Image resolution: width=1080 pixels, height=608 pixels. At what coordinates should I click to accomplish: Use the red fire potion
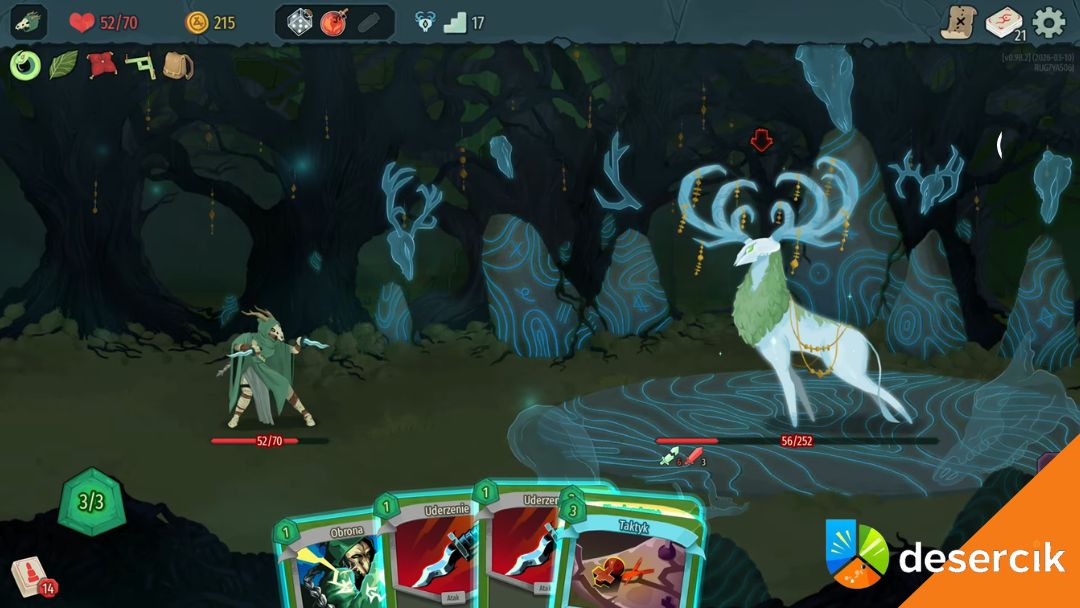pos(333,22)
